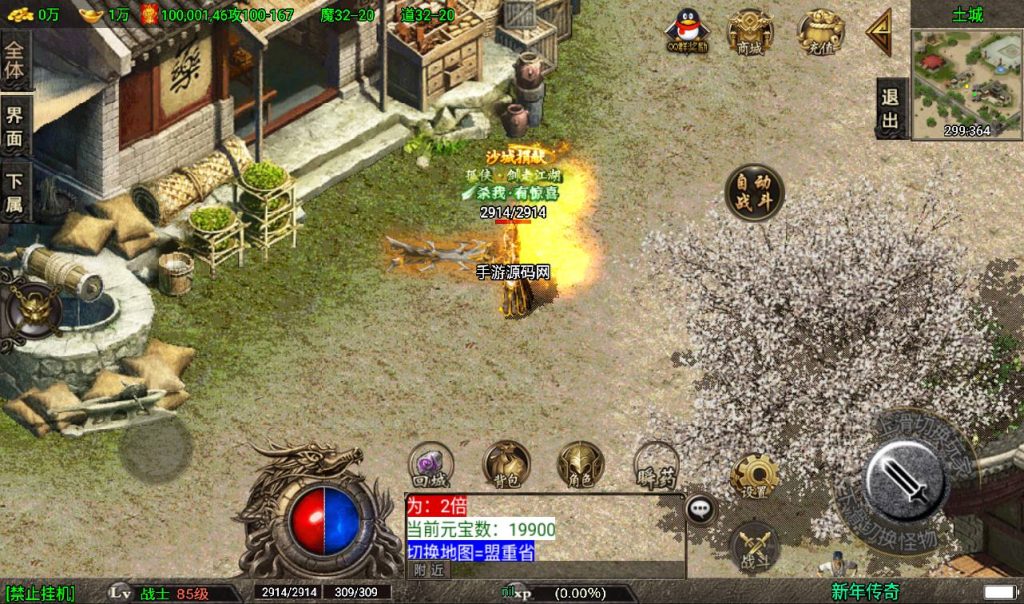
Task: Switch chat to the 附近 nearby channel
Action: point(429,569)
